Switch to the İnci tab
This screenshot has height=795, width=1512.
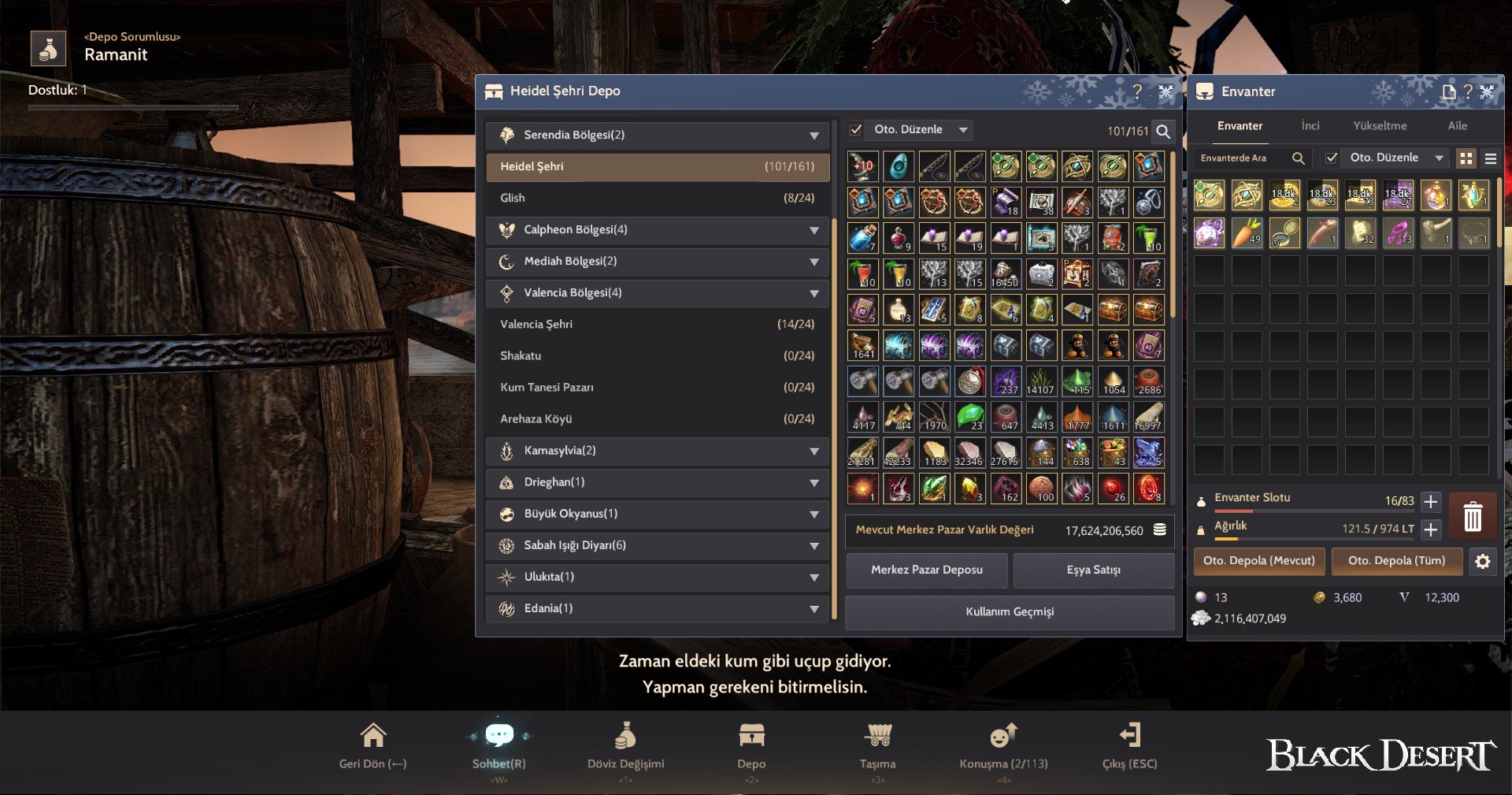click(x=1310, y=125)
